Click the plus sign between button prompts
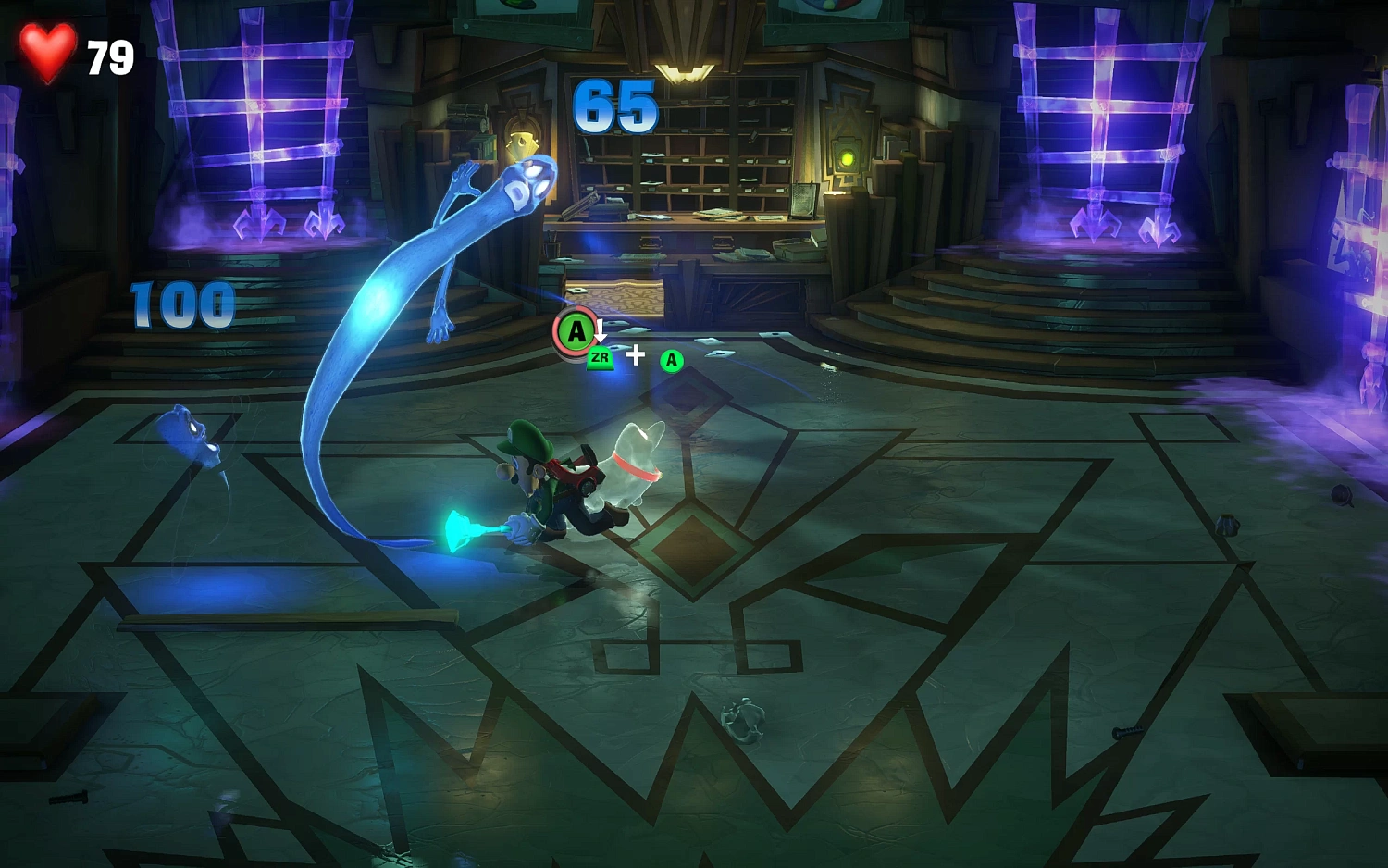 click(636, 353)
